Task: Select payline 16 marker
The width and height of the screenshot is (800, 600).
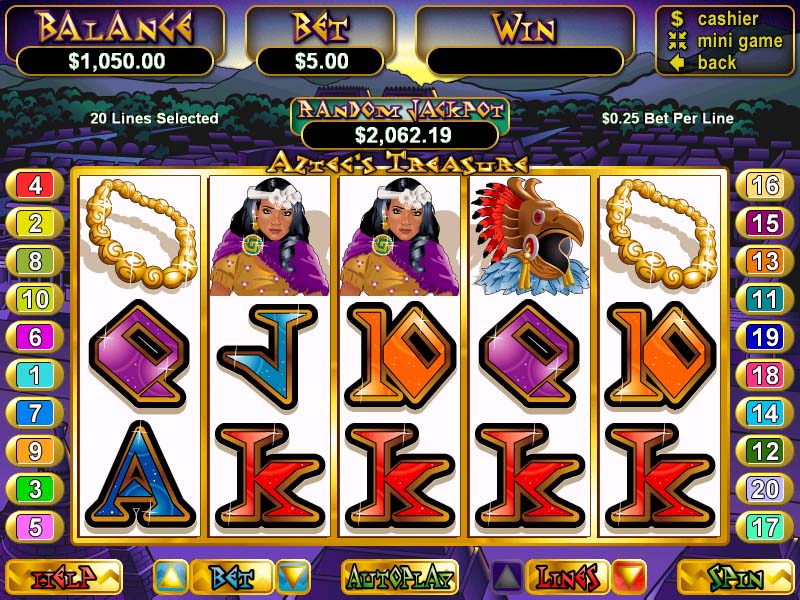Action: tap(765, 185)
